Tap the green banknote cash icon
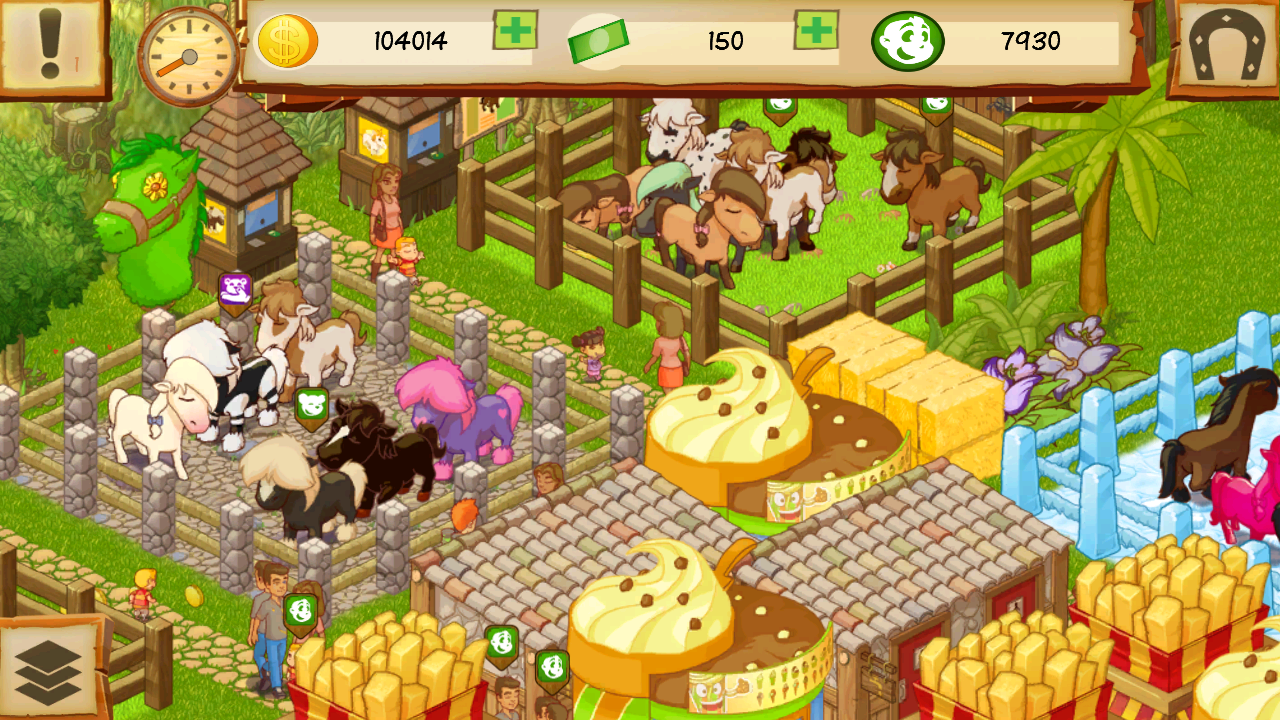Viewport: 1280px width, 720px height. pos(601,40)
